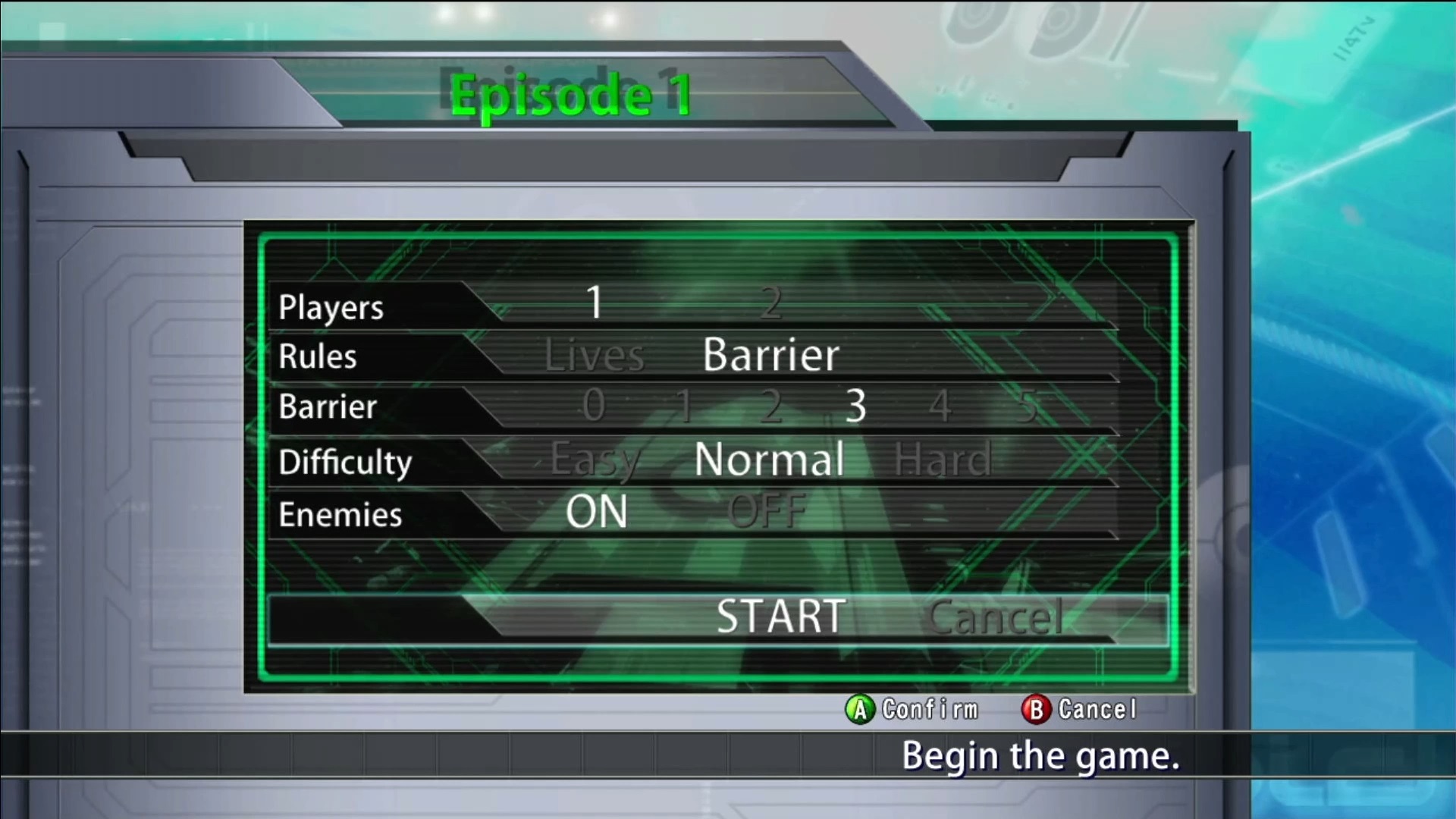This screenshot has width=1456, height=819.
Task: Choose Easy difficulty
Action: pyautogui.click(x=596, y=460)
